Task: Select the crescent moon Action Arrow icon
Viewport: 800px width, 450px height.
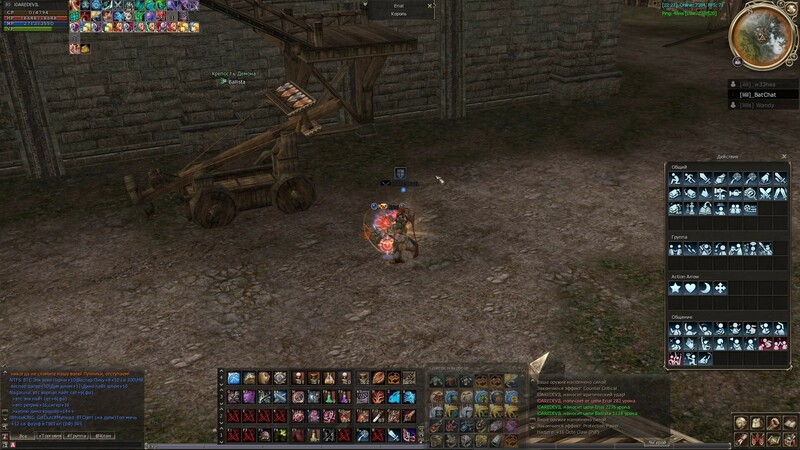Action: pyautogui.click(x=705, y=288)
